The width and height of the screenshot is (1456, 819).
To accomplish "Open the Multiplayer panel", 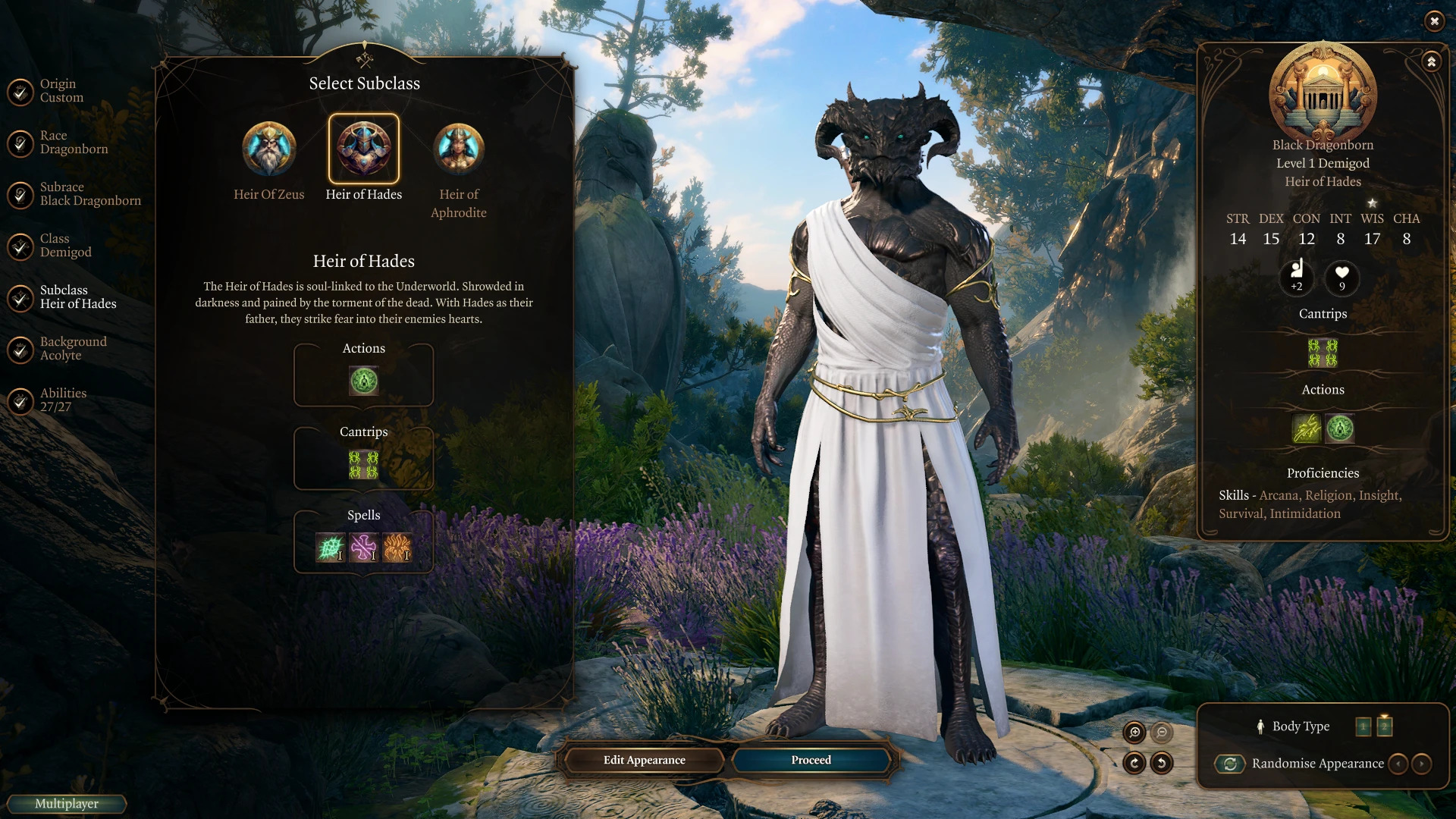I will tap(67, 804).
